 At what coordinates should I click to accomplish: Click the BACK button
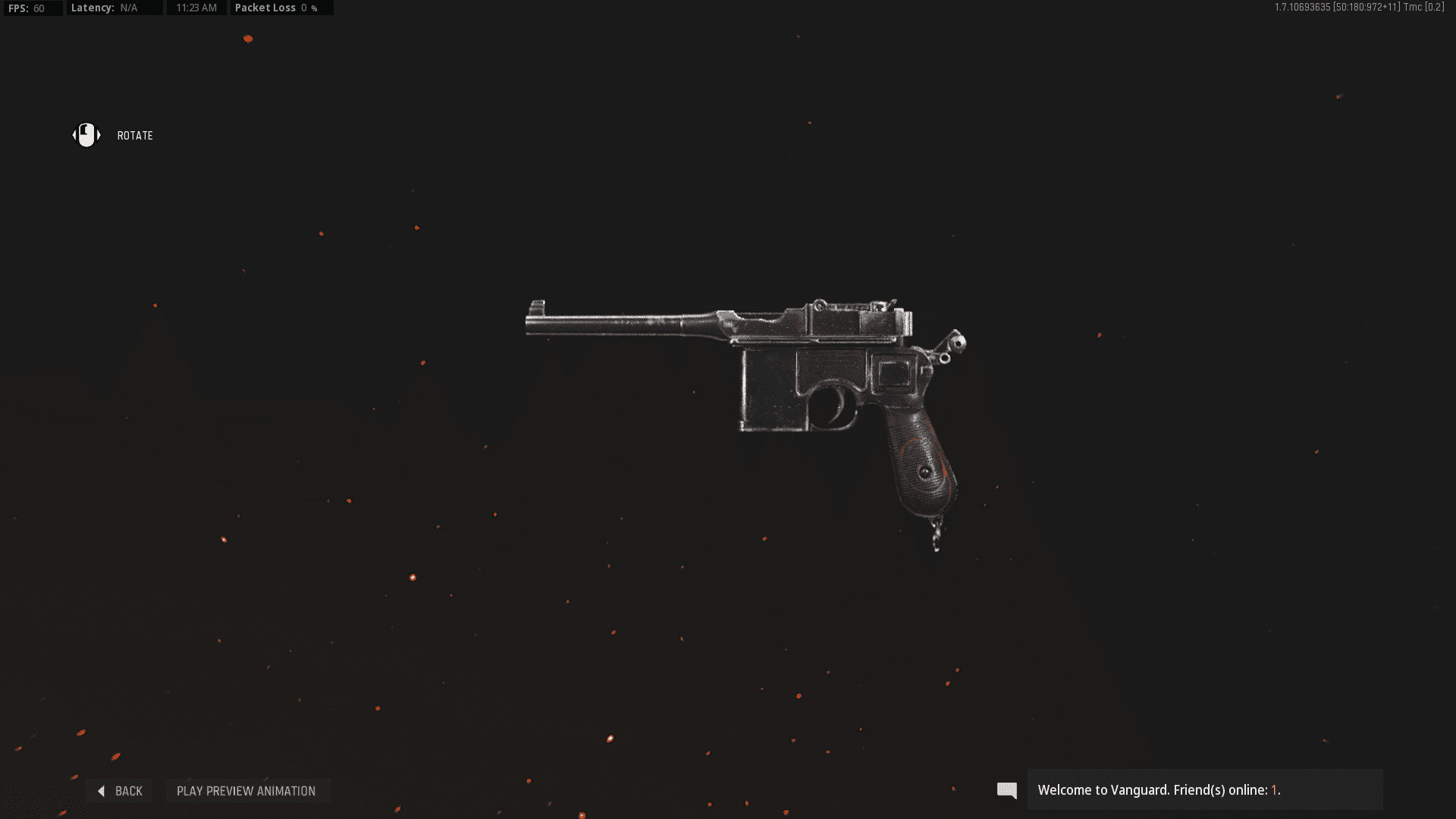tap(121, 790)
